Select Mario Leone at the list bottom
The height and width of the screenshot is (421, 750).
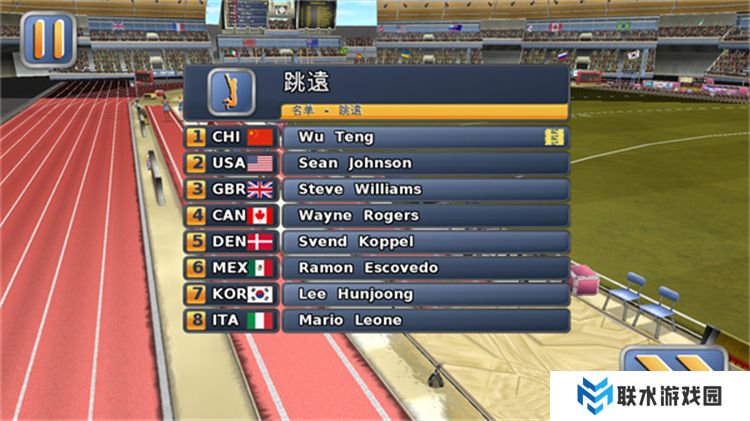425,321
